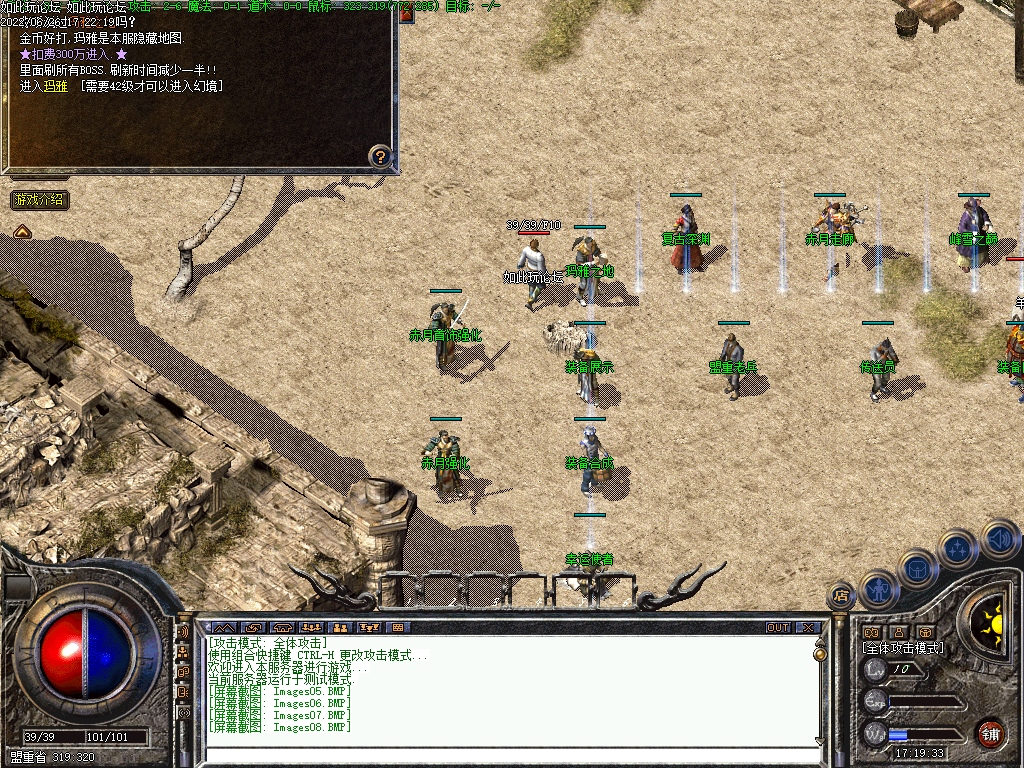Click the single-person icon above attack mode text
Screen dimensions: 1024x768
pyautogui.click(x=898, y=632)
